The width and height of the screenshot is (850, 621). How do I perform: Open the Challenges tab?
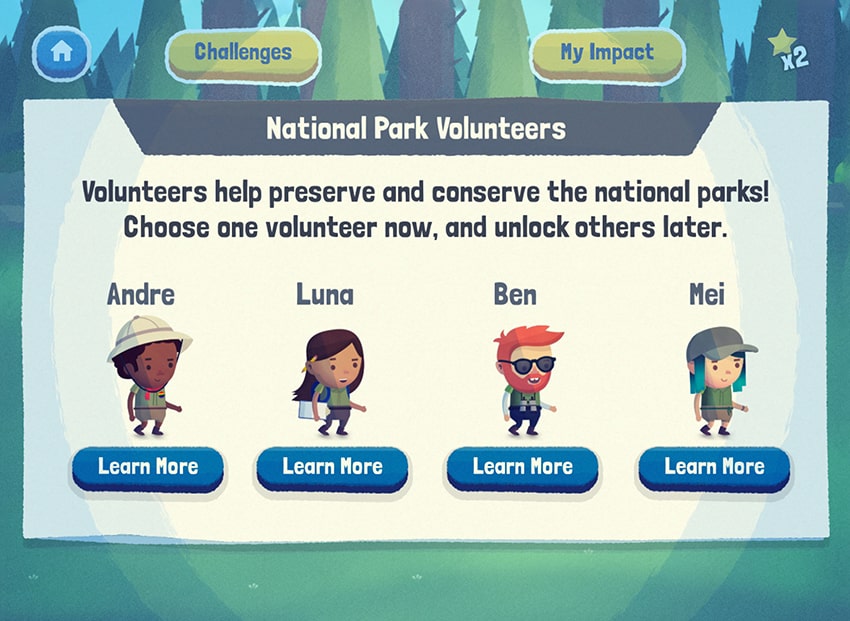pyautogui.click(x=243, y=53)
